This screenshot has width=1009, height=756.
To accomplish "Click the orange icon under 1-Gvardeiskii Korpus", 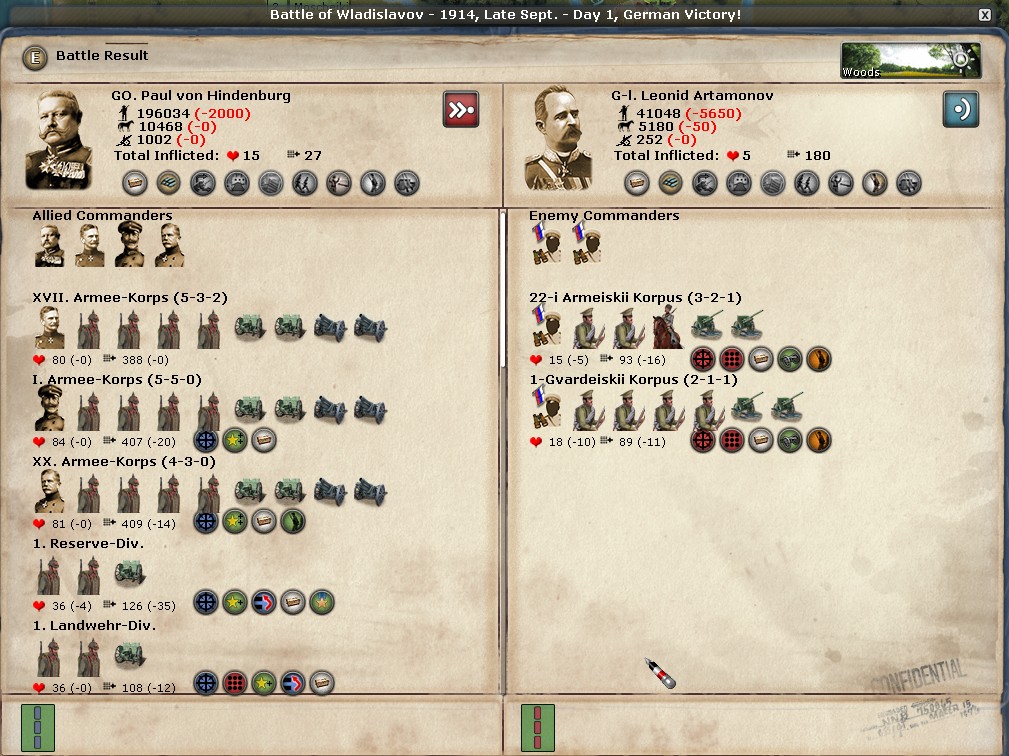I will coord(819,440).
